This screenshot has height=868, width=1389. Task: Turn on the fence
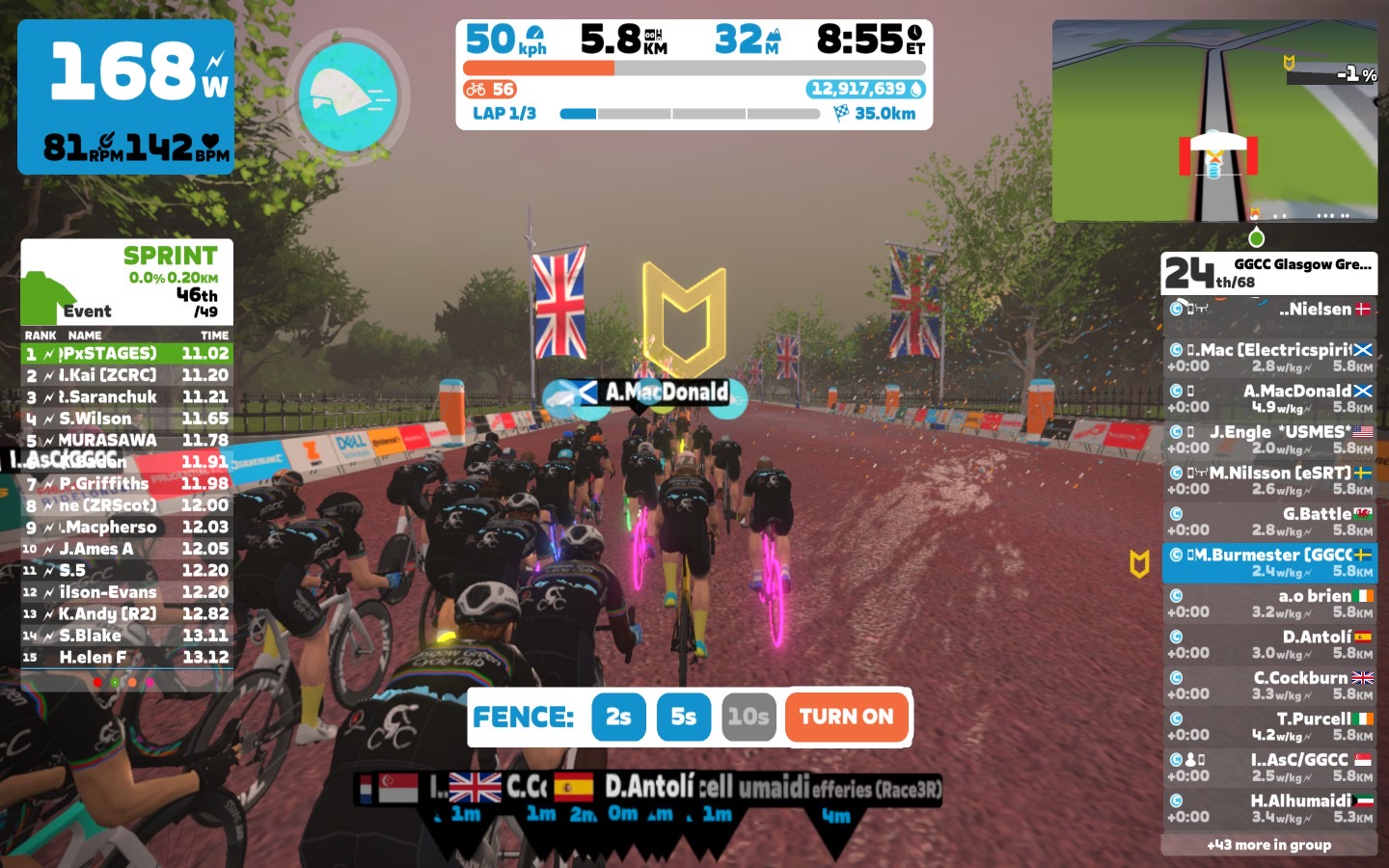point(846,717)
